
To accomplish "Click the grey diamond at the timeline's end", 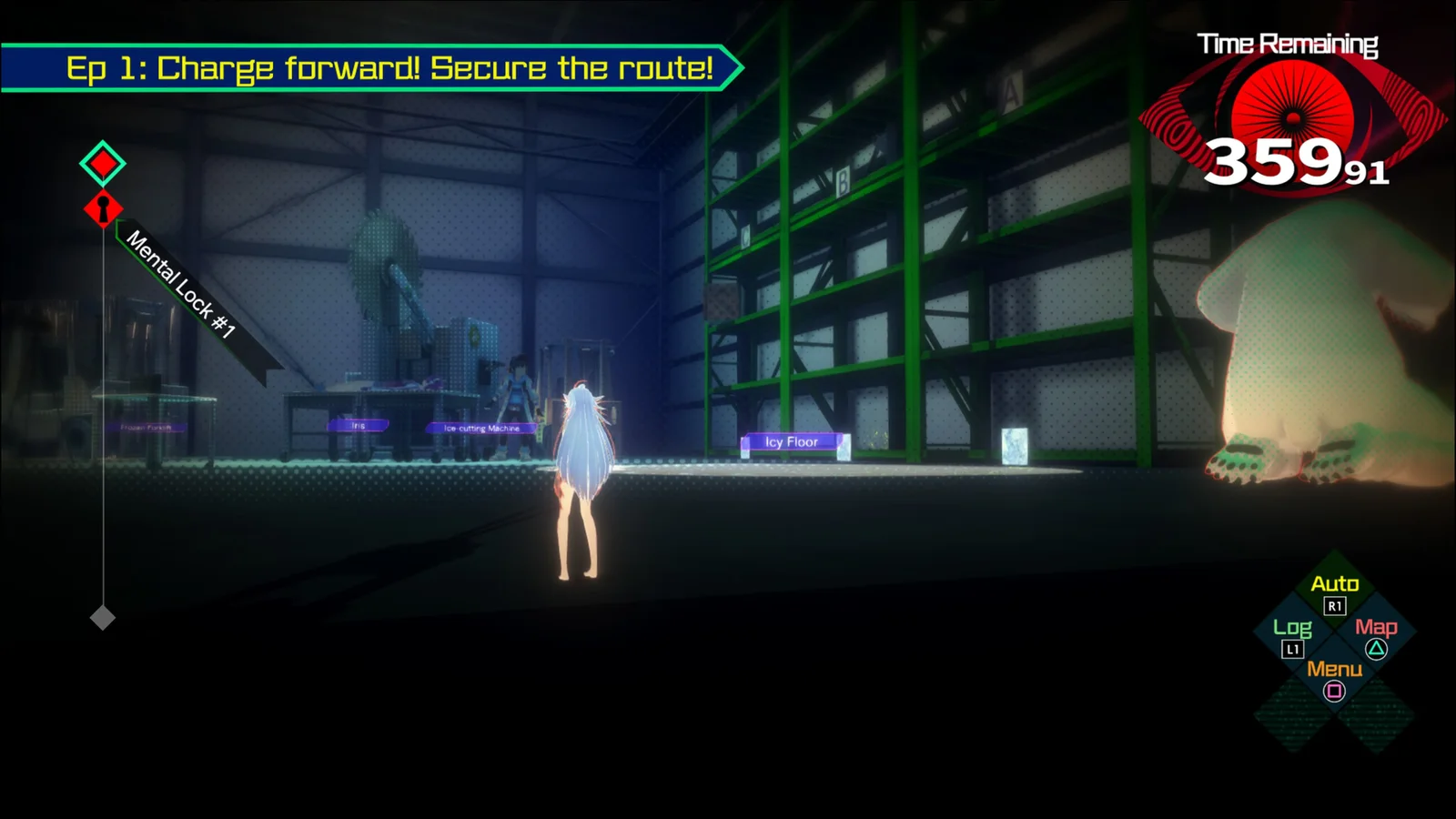I will tap(103, 618).
